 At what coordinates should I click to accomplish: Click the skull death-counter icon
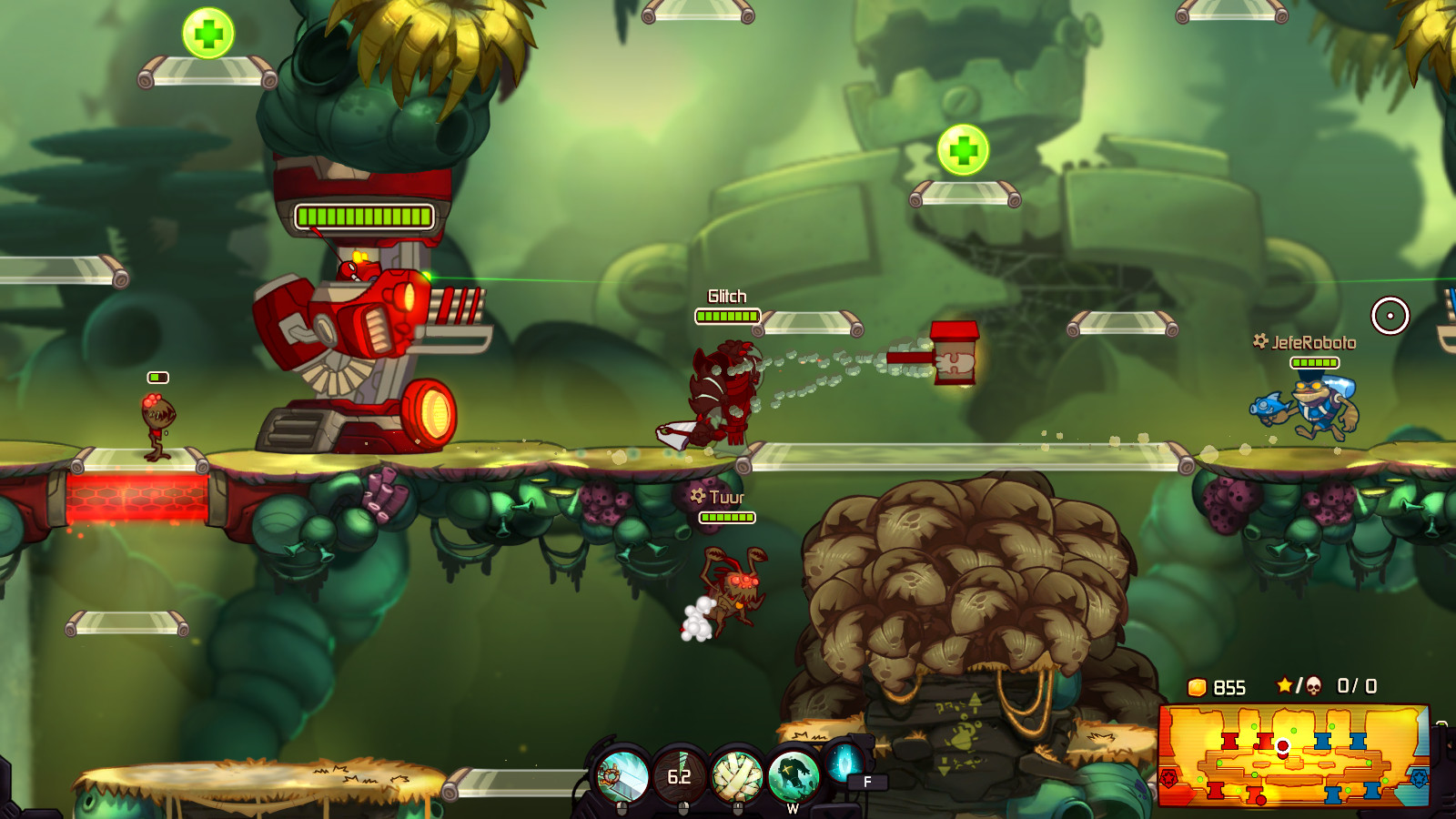(x=1314, y=685)
